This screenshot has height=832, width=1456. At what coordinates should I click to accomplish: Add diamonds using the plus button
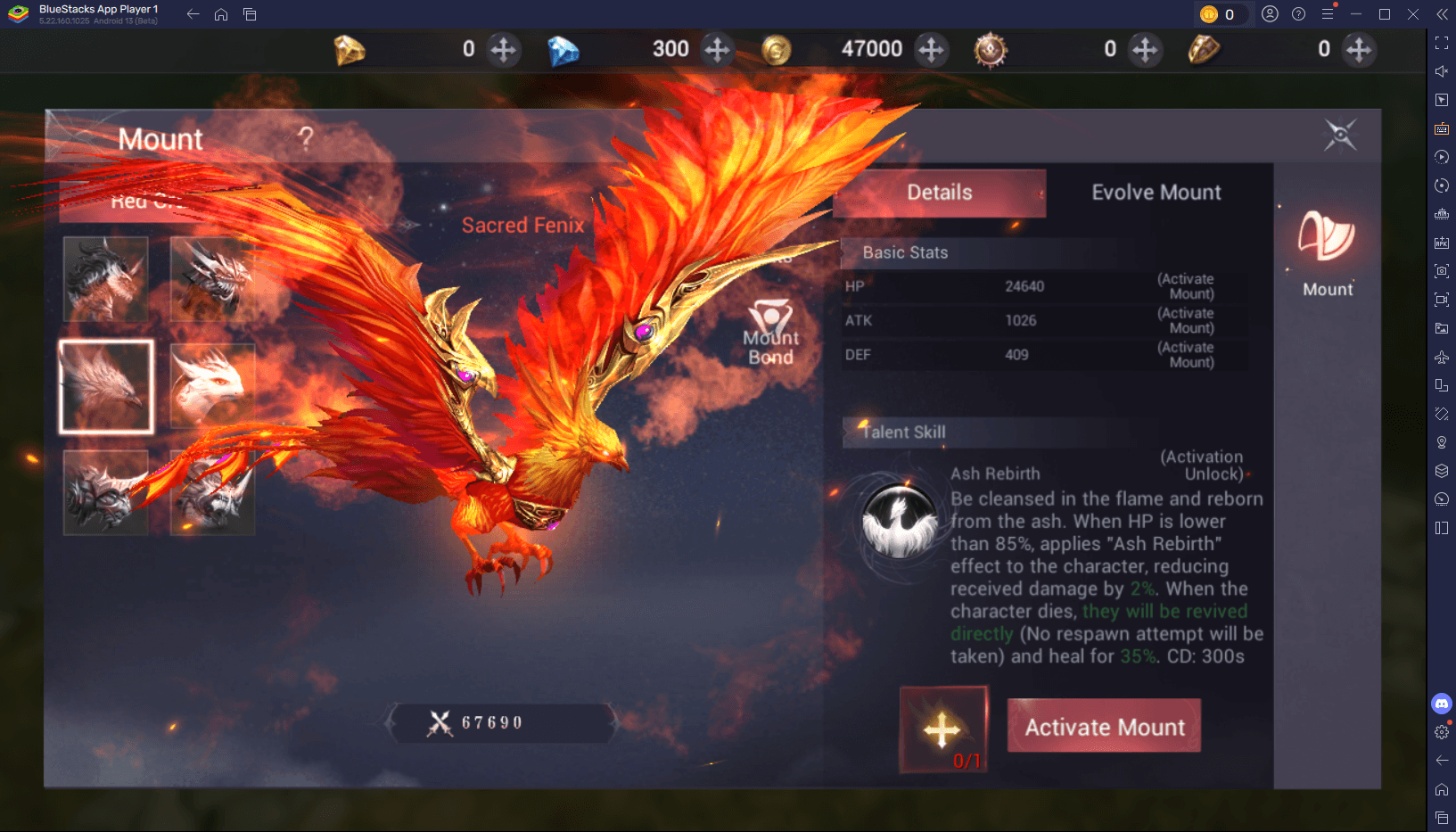(x=718, y=50)
